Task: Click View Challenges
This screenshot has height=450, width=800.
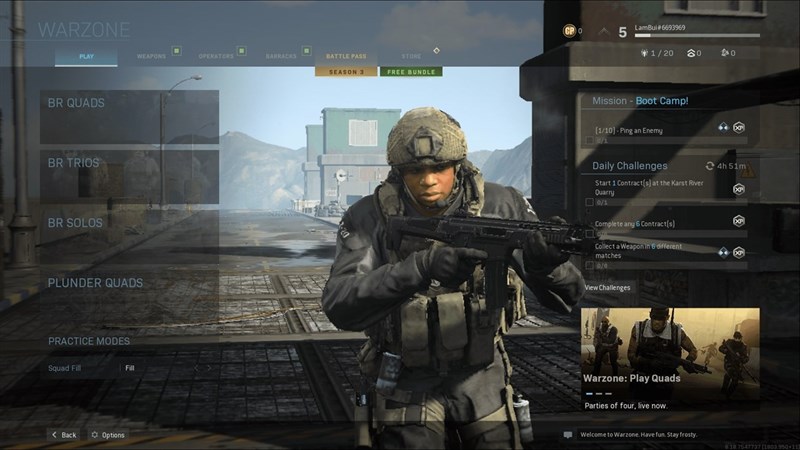Action: [607, 288]
